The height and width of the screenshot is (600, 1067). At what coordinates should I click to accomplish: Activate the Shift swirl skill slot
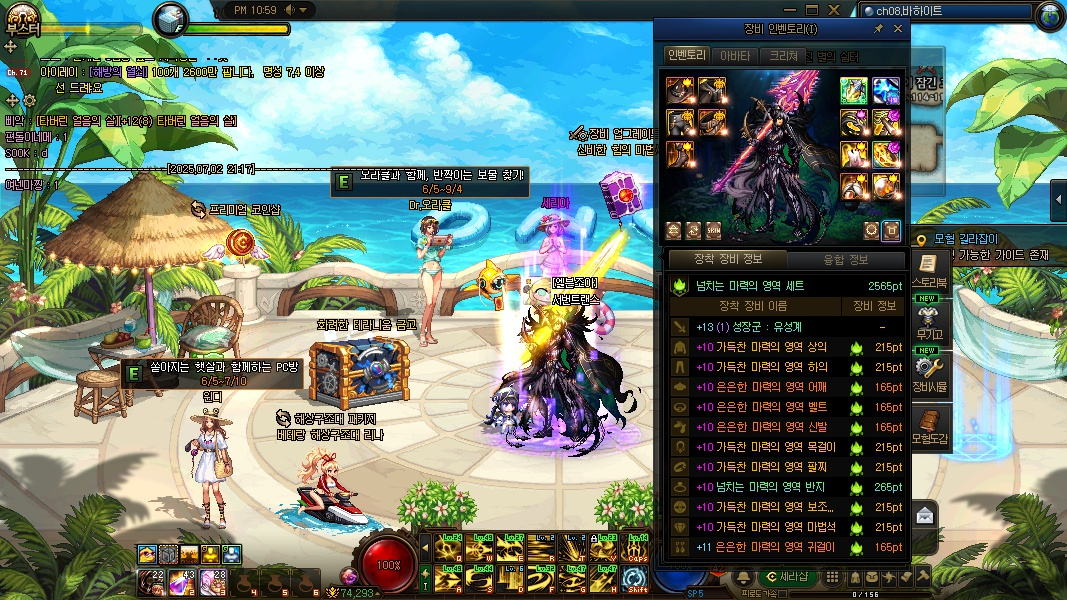coord(634,579)
